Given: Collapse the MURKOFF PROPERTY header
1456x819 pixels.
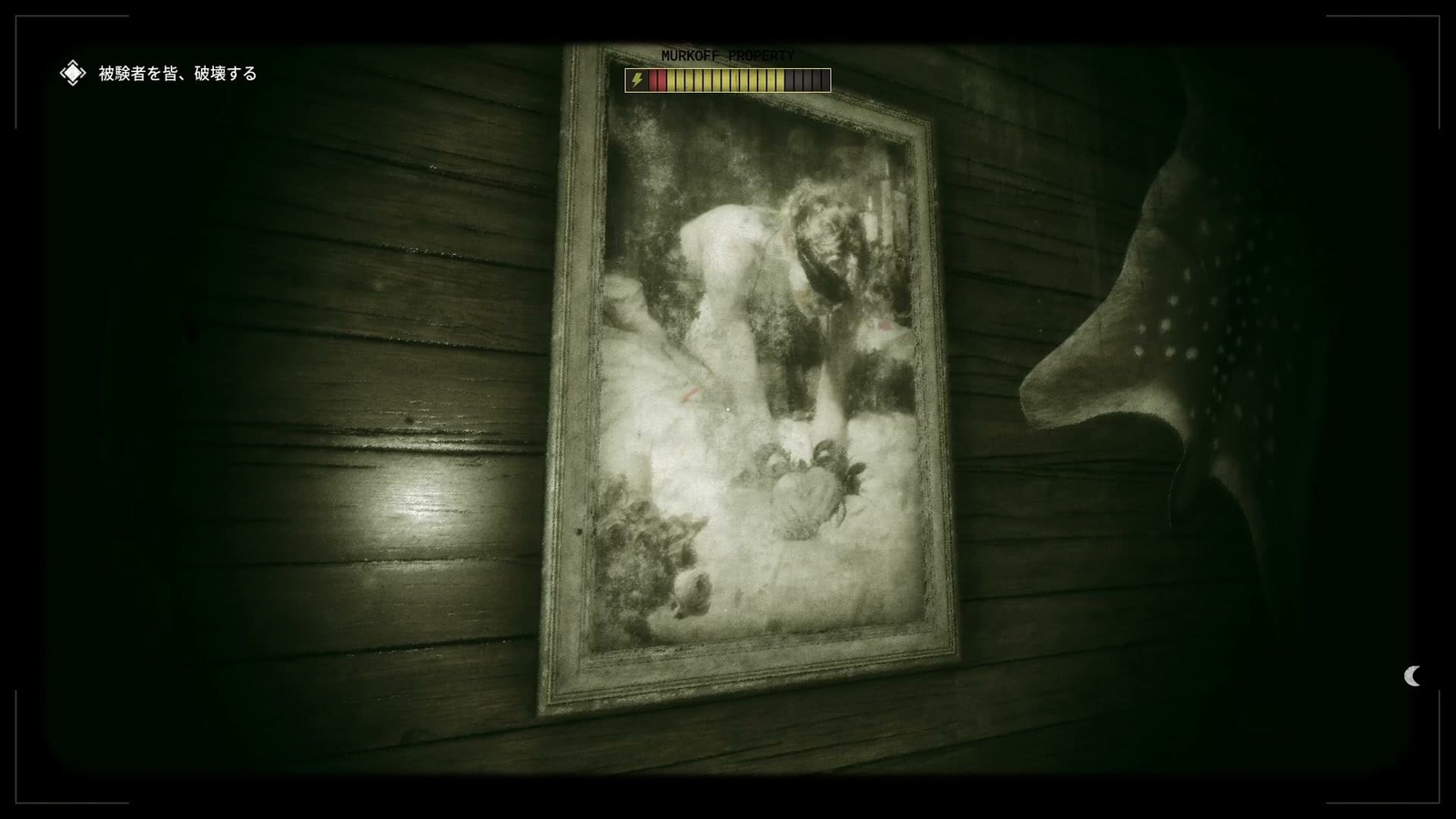Looking at the screenshot, I should click(727, 56).
